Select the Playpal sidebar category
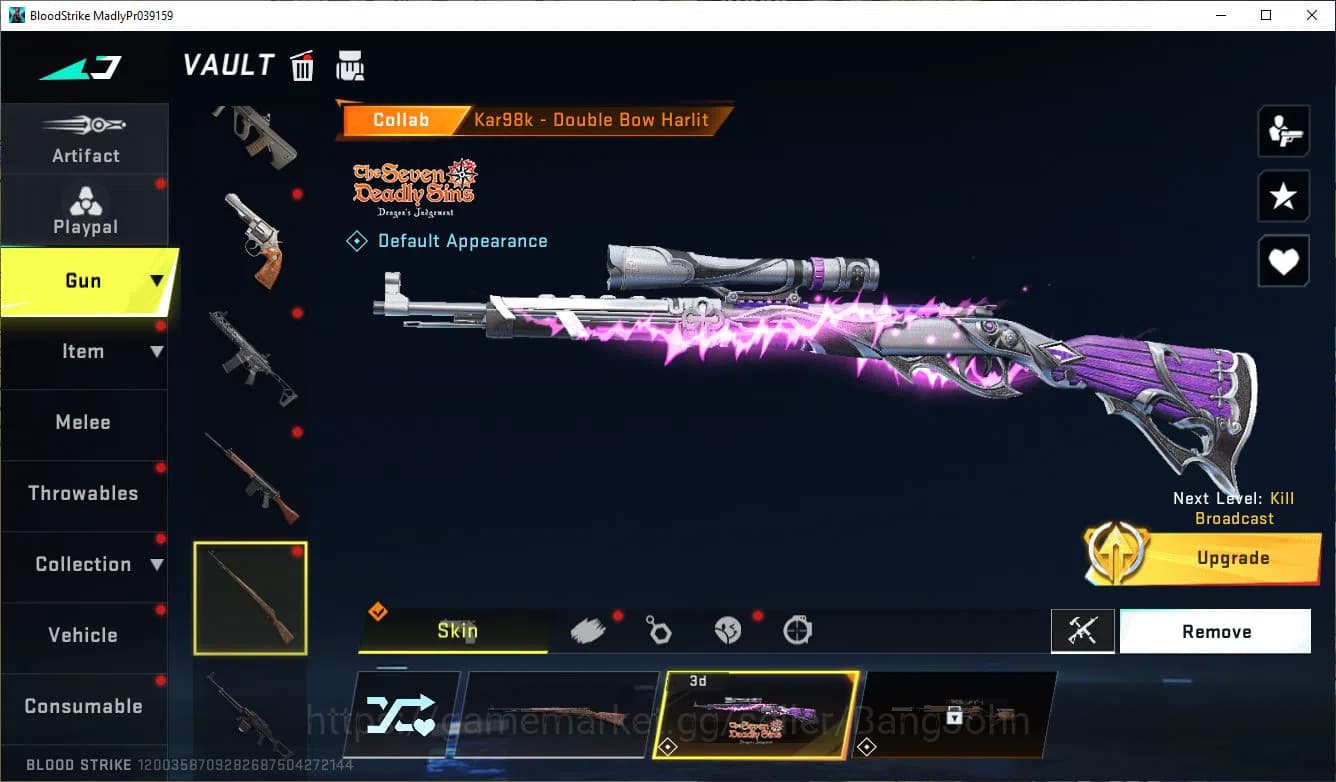The width and height of the screenshot is (1336, 782). tap(85, 210)
